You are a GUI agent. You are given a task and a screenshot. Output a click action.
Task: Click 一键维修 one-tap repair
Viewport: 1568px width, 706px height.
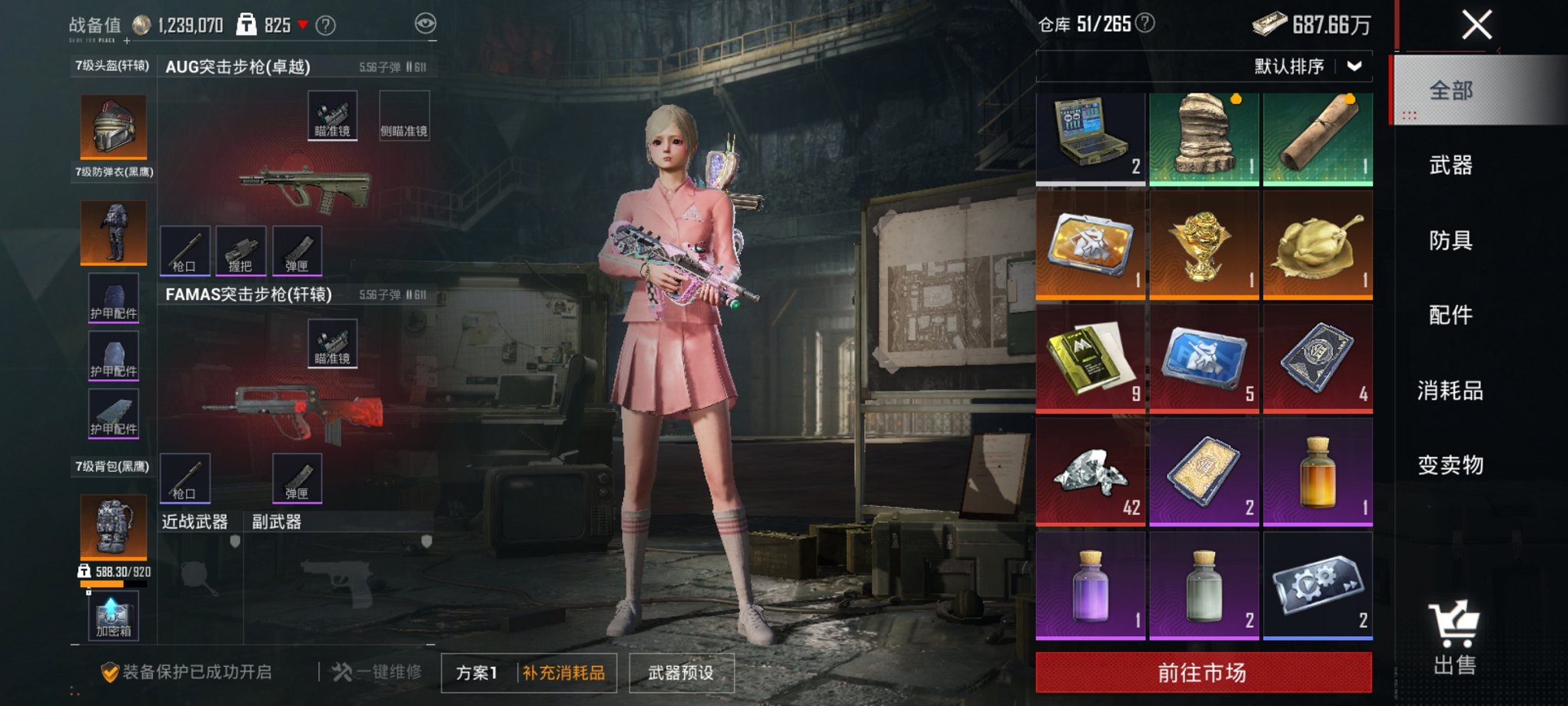pos(377,671)
